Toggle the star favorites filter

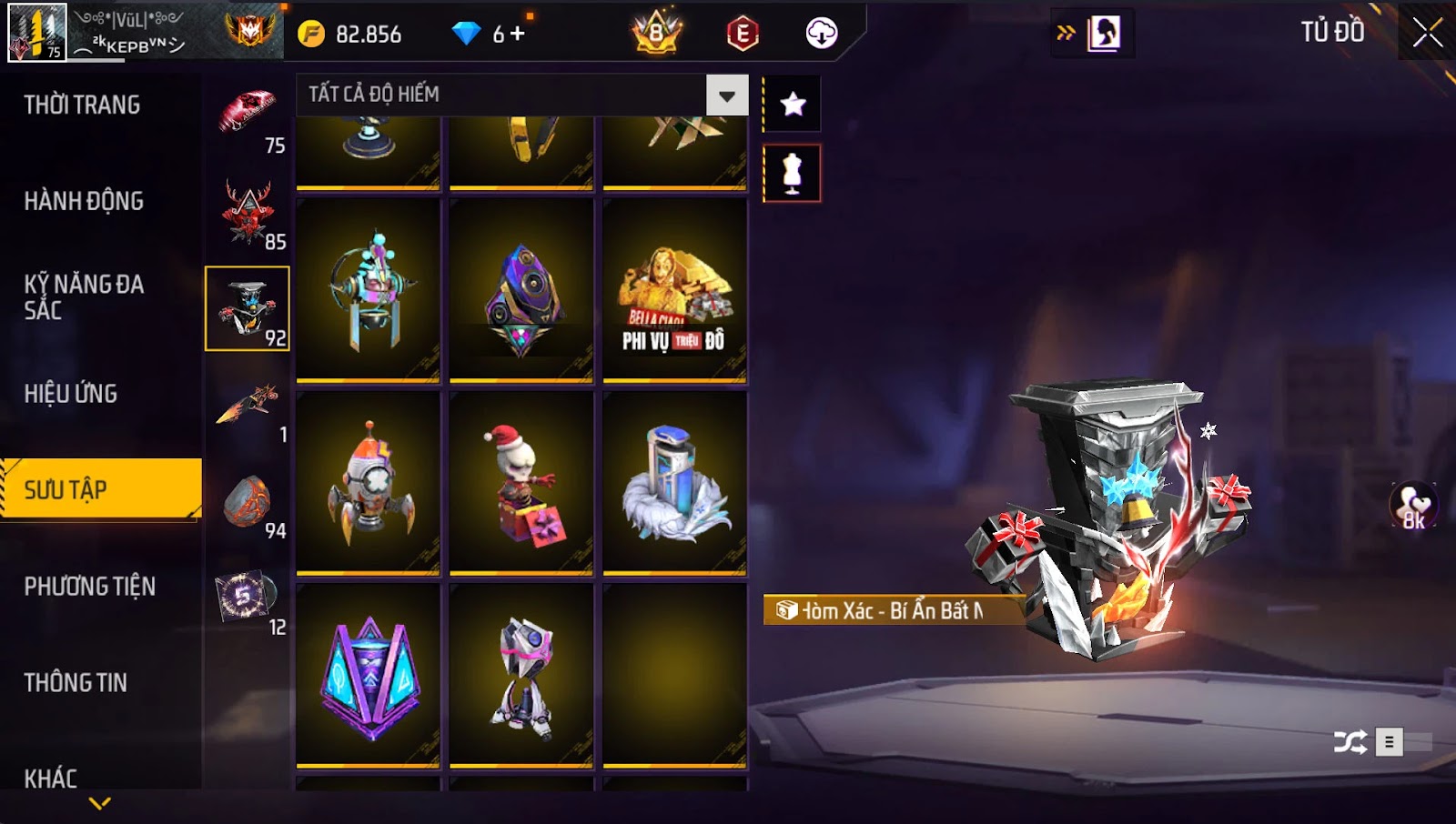[x=793, y=105]
